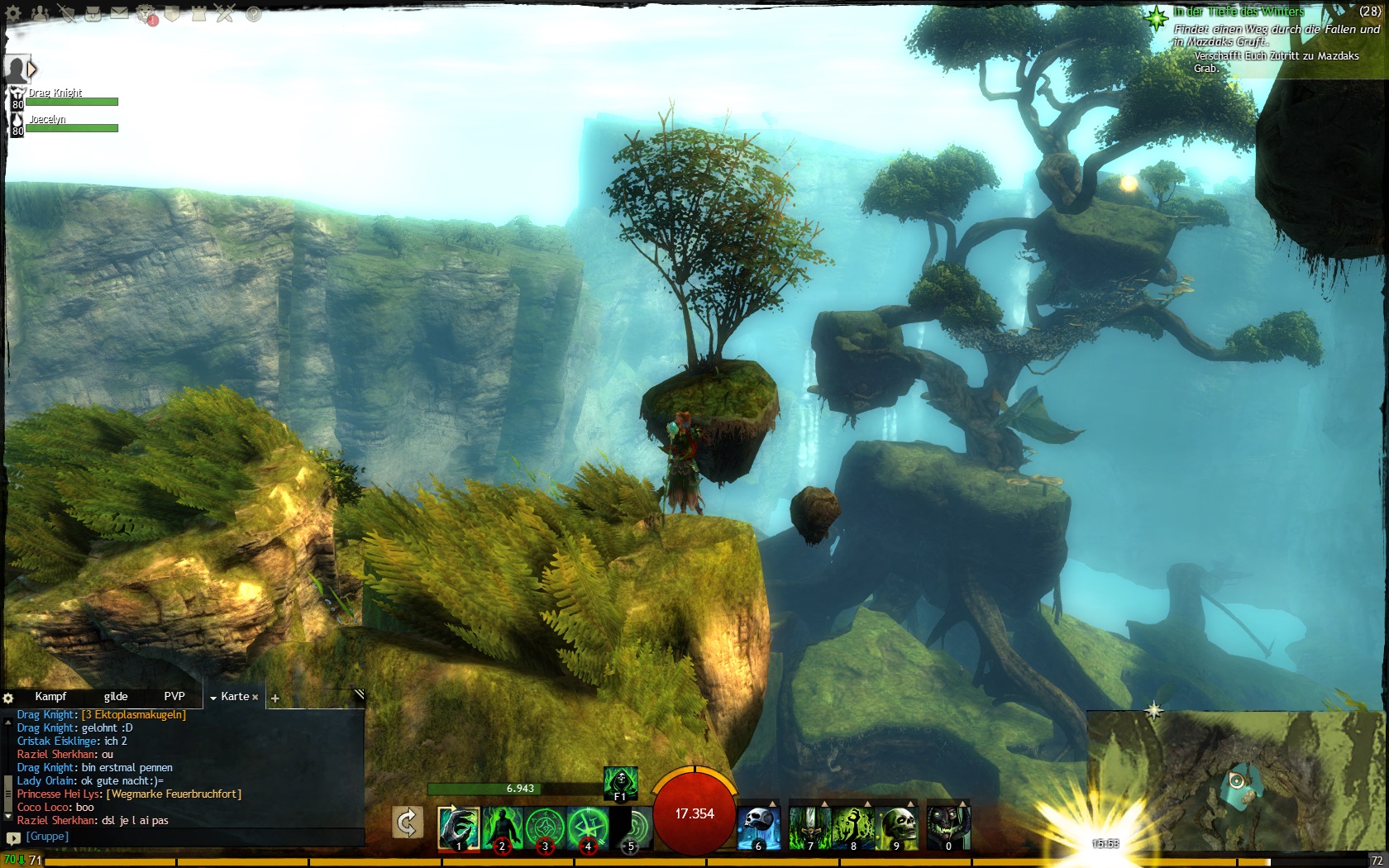The width and height of the screenshot is (1389, 868).
Task: Switch to the gilde chat tab
Action: (116, 697)
